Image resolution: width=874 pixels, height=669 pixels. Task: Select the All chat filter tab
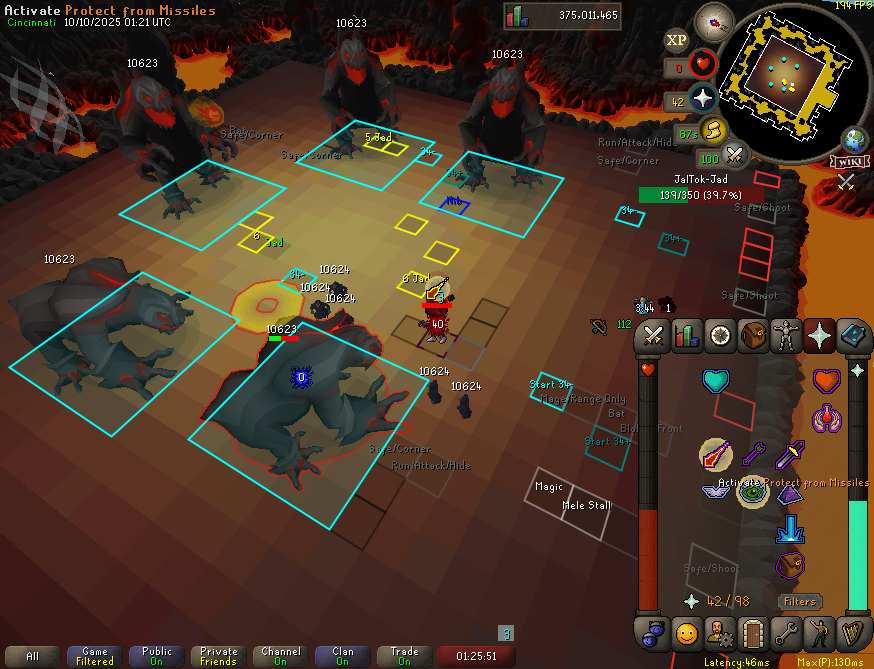[33, 656]
